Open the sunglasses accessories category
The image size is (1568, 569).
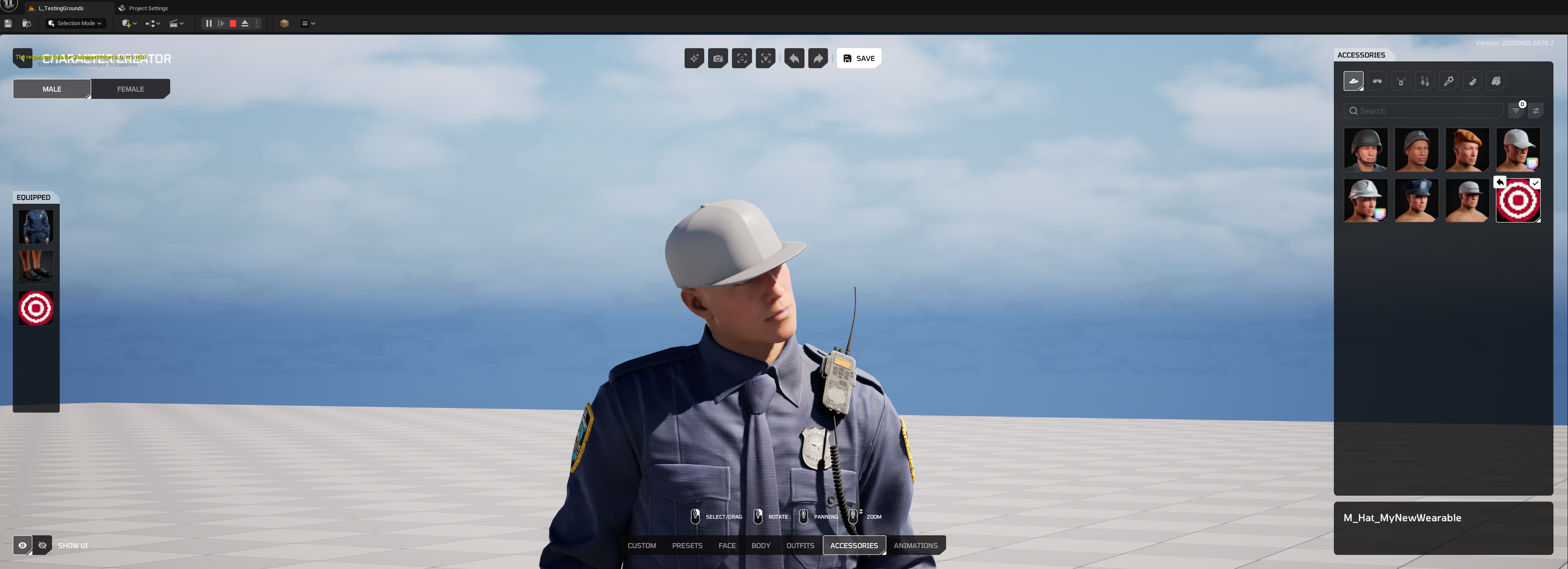(1377, 81)
